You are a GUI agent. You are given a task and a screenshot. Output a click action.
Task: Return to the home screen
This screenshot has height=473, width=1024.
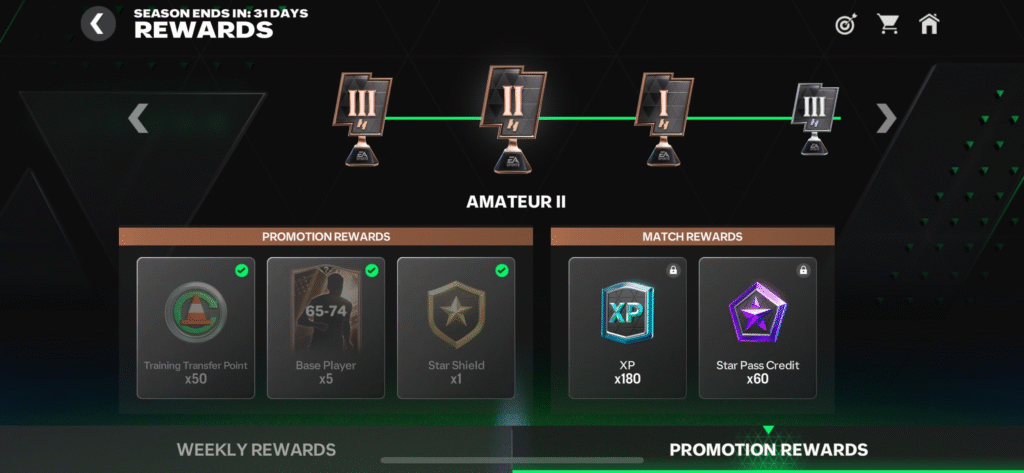929,24
